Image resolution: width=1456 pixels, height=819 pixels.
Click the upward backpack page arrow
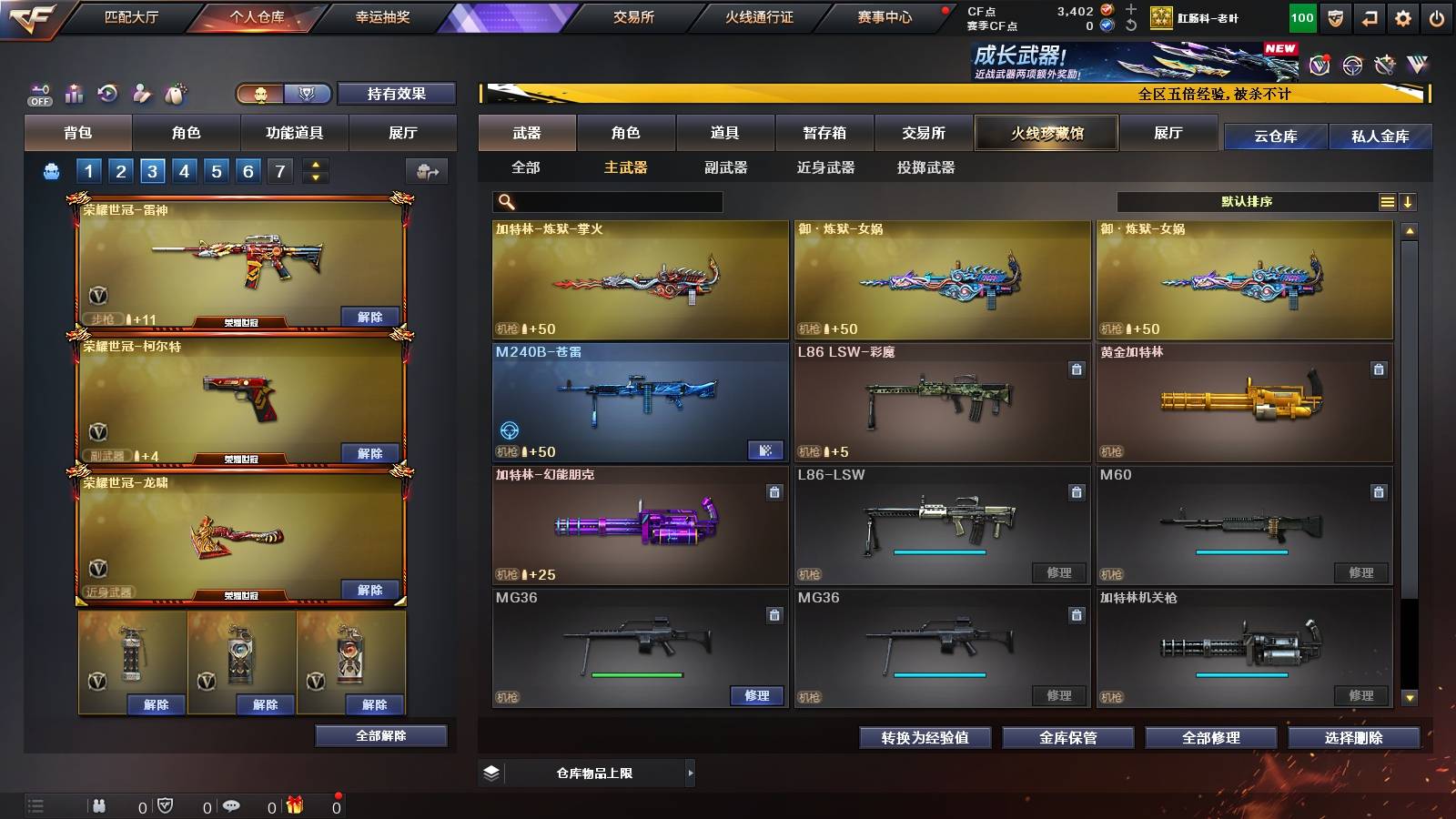click(316, 163)
